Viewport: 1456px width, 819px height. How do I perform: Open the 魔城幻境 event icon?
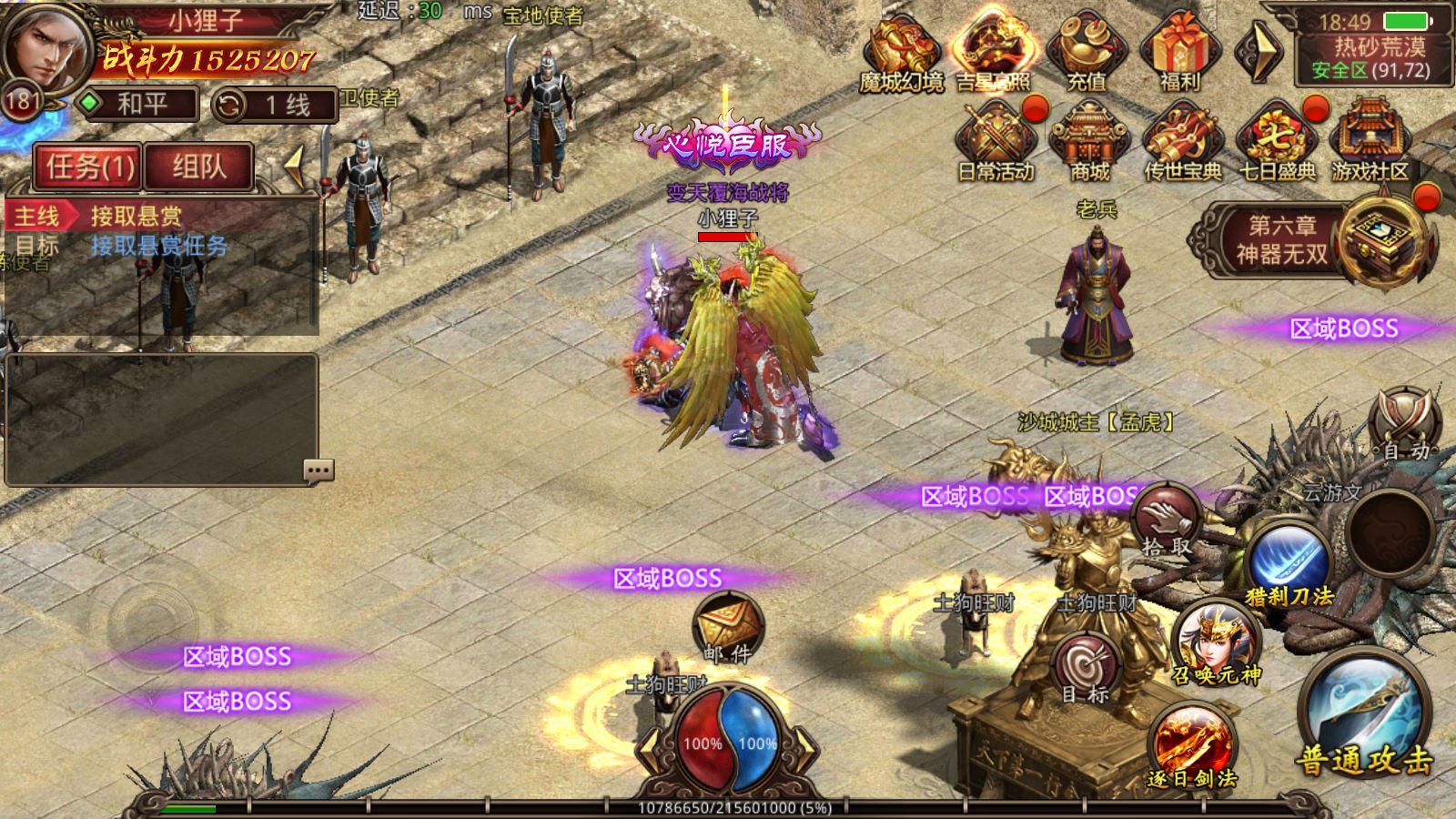[901, 51]
